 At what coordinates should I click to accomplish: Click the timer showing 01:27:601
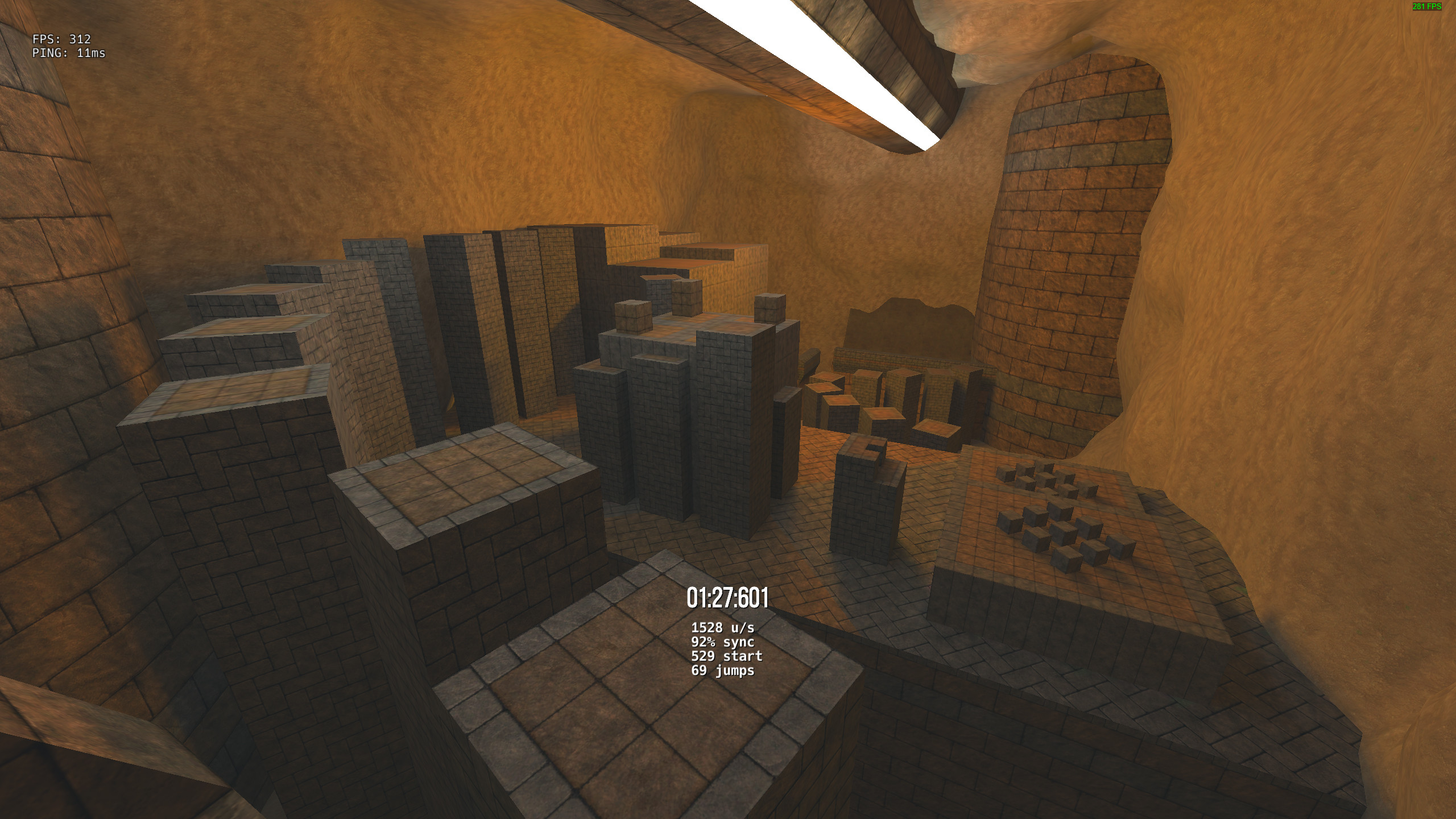(728, 598)
